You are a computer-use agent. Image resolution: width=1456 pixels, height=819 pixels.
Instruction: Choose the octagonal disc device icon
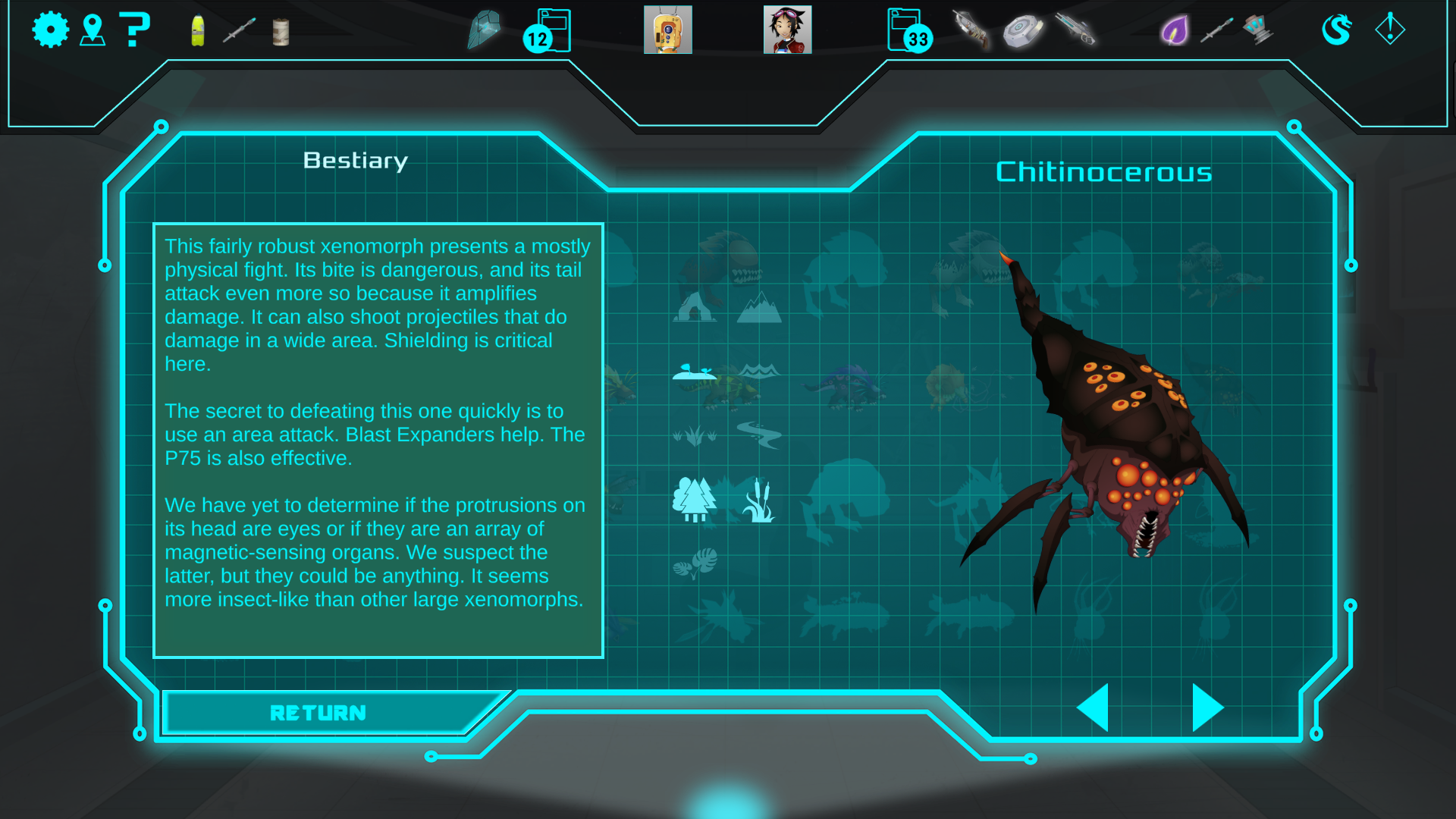point(1023,31)
